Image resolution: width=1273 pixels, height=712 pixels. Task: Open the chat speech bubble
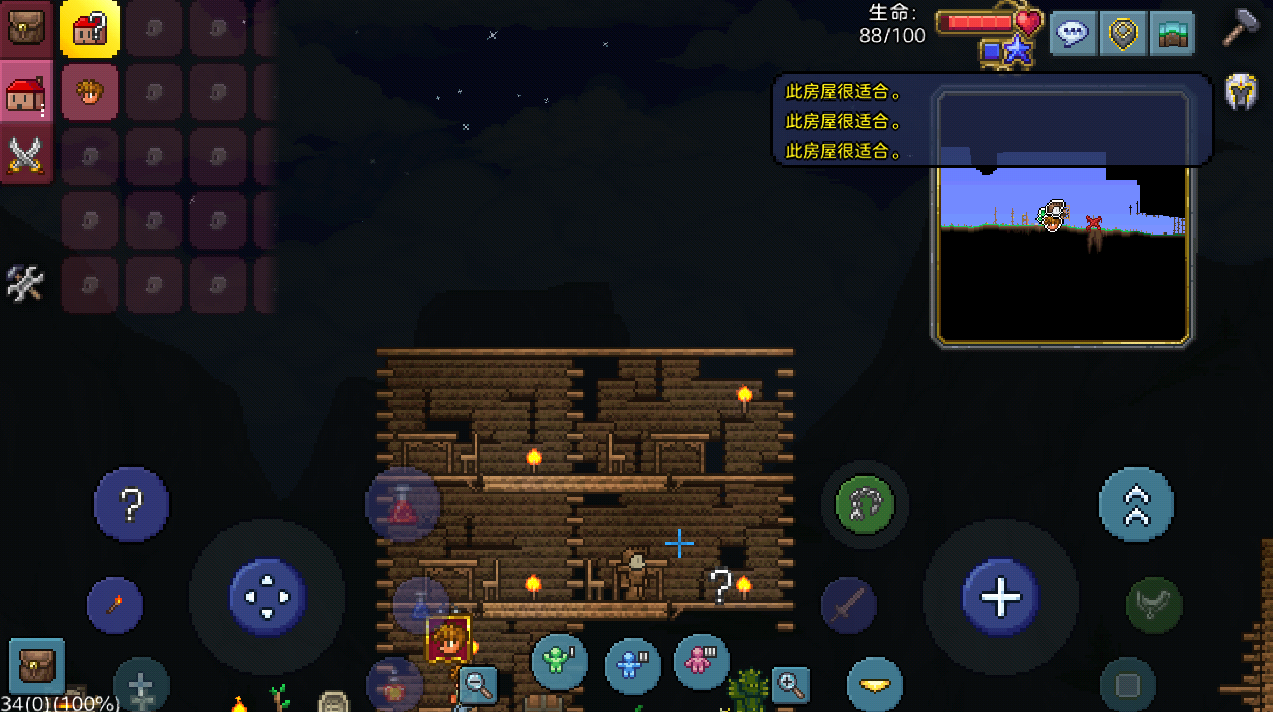pos(1073,33)
